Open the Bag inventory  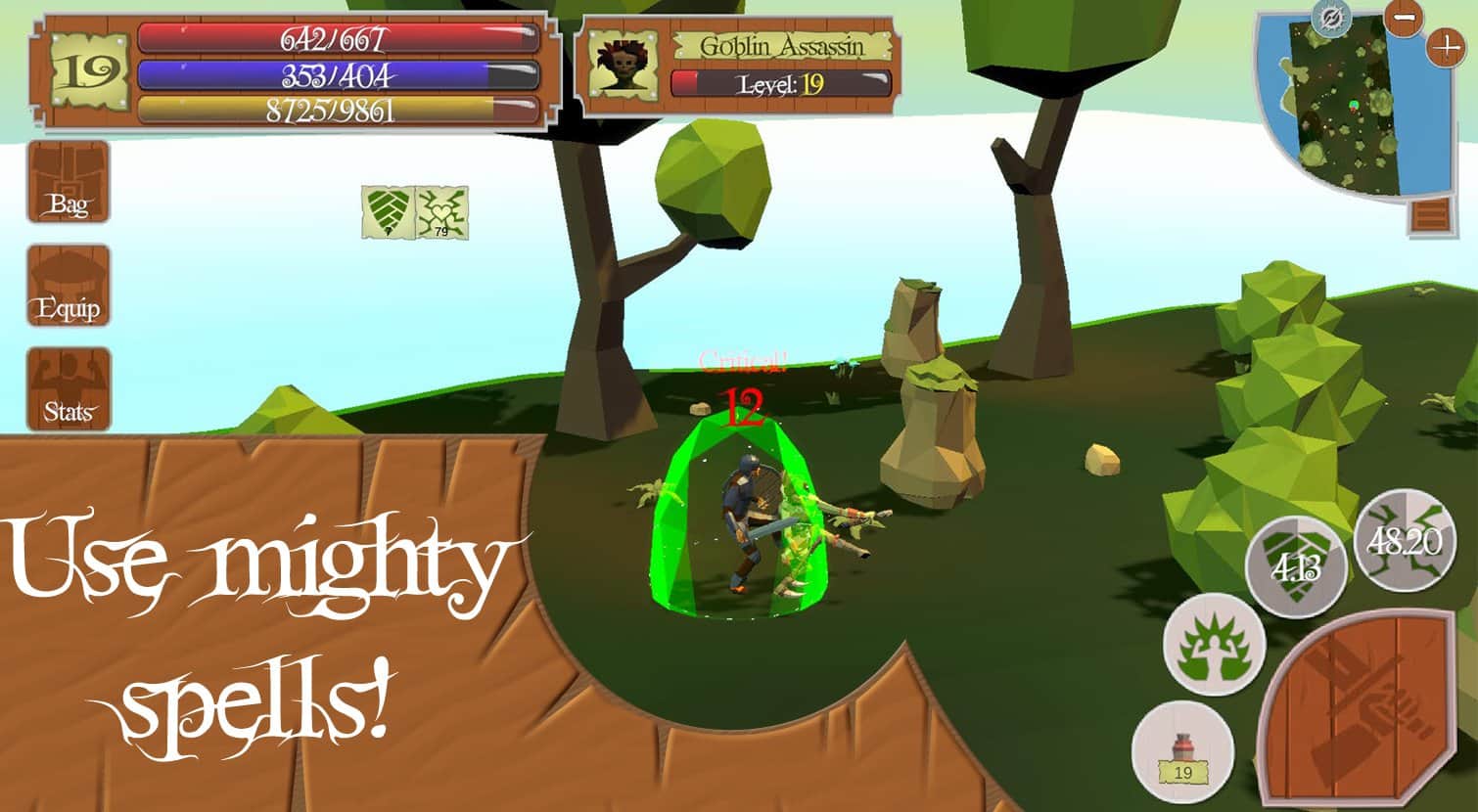68,182
